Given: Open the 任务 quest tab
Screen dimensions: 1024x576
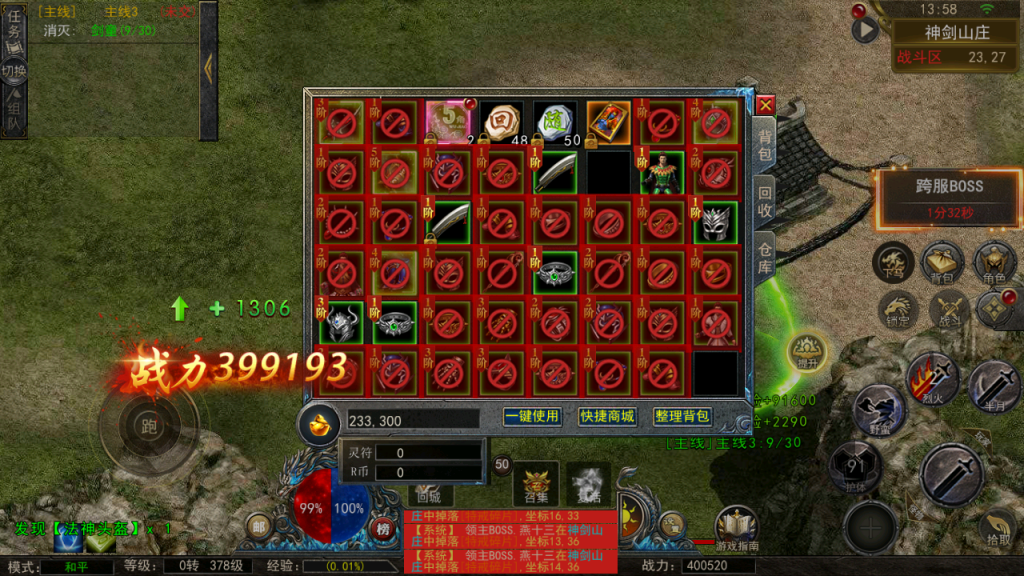Looking at the screenshot, I should [x=14, y=30].
